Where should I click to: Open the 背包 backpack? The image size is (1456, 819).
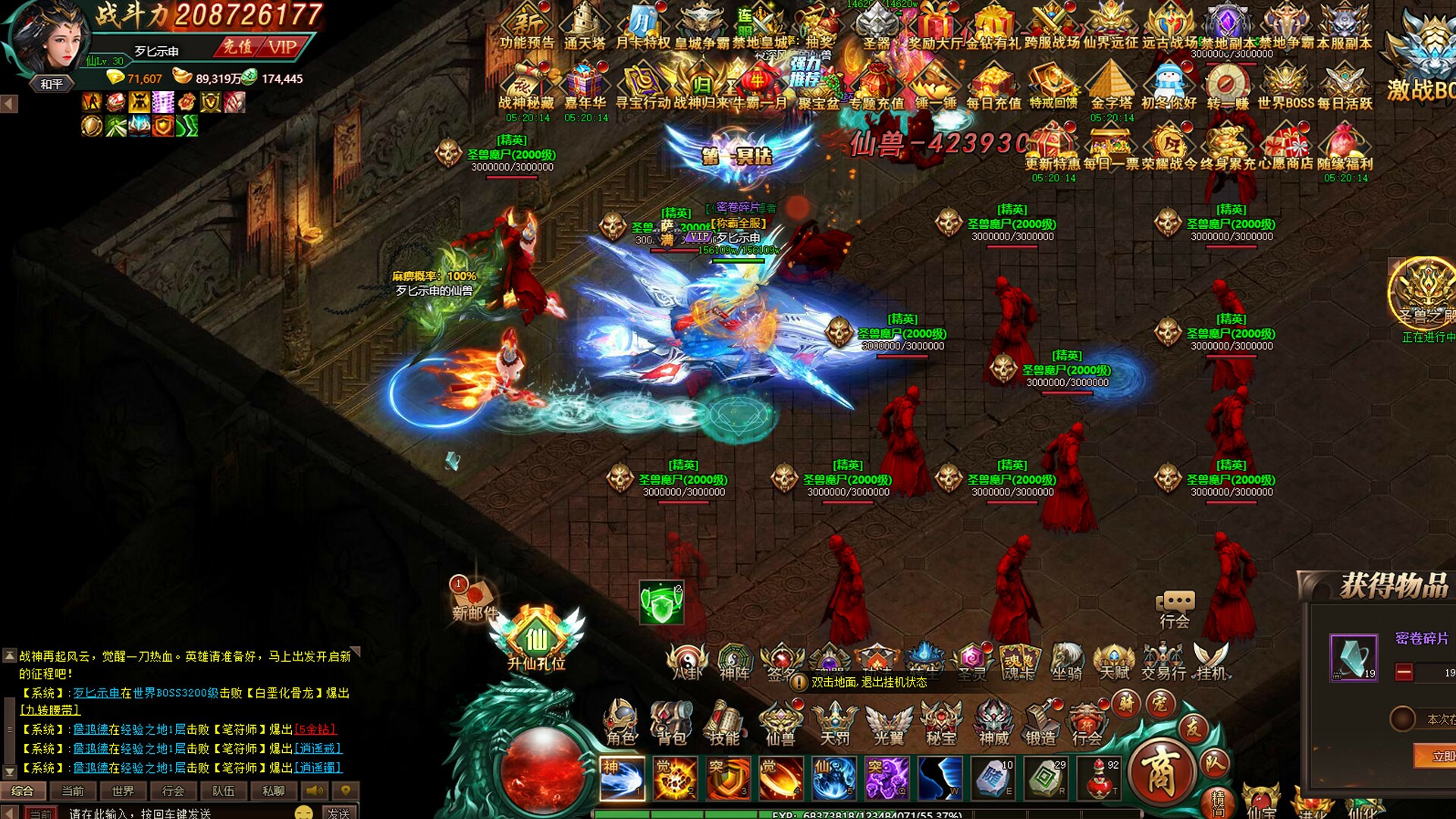[x=671, y=721]
